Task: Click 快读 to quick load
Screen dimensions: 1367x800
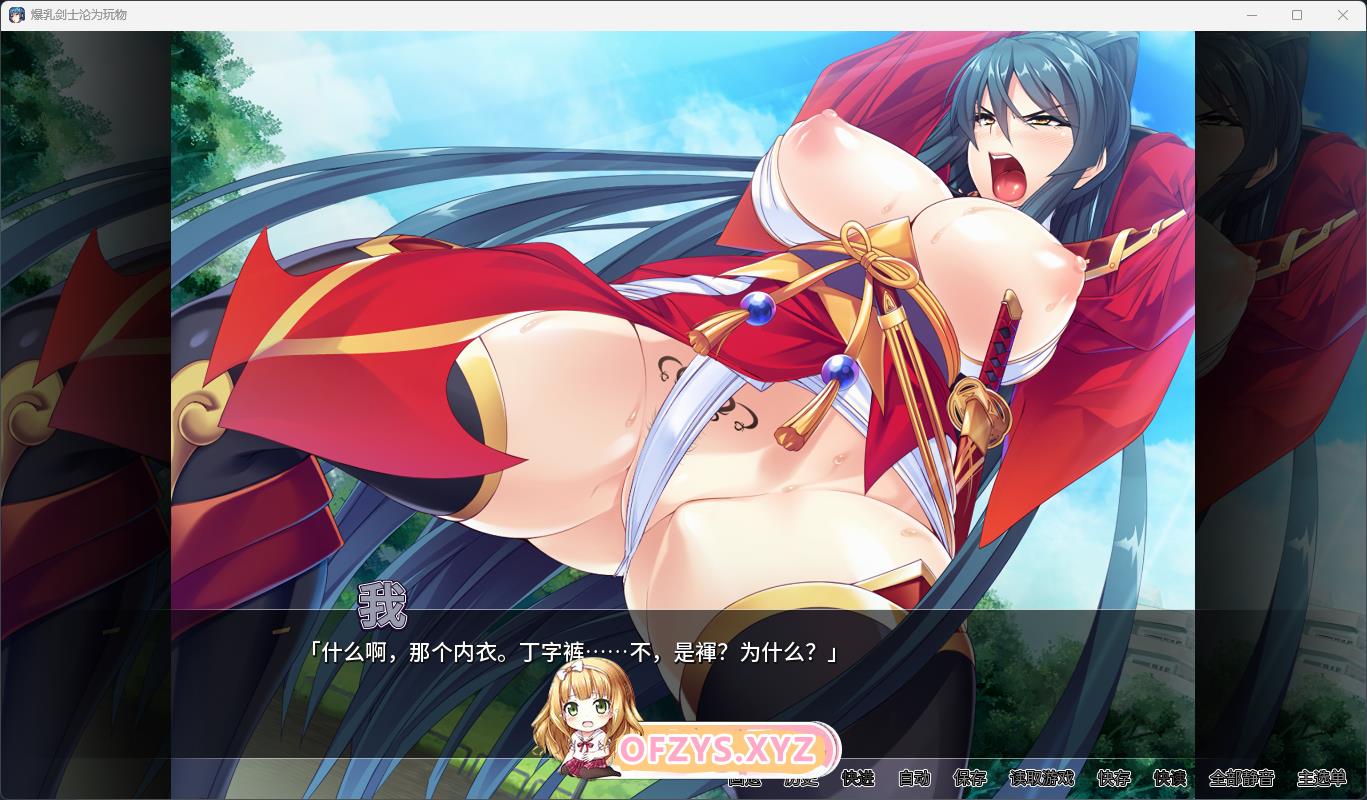Action: click(x=1170, y=778)
